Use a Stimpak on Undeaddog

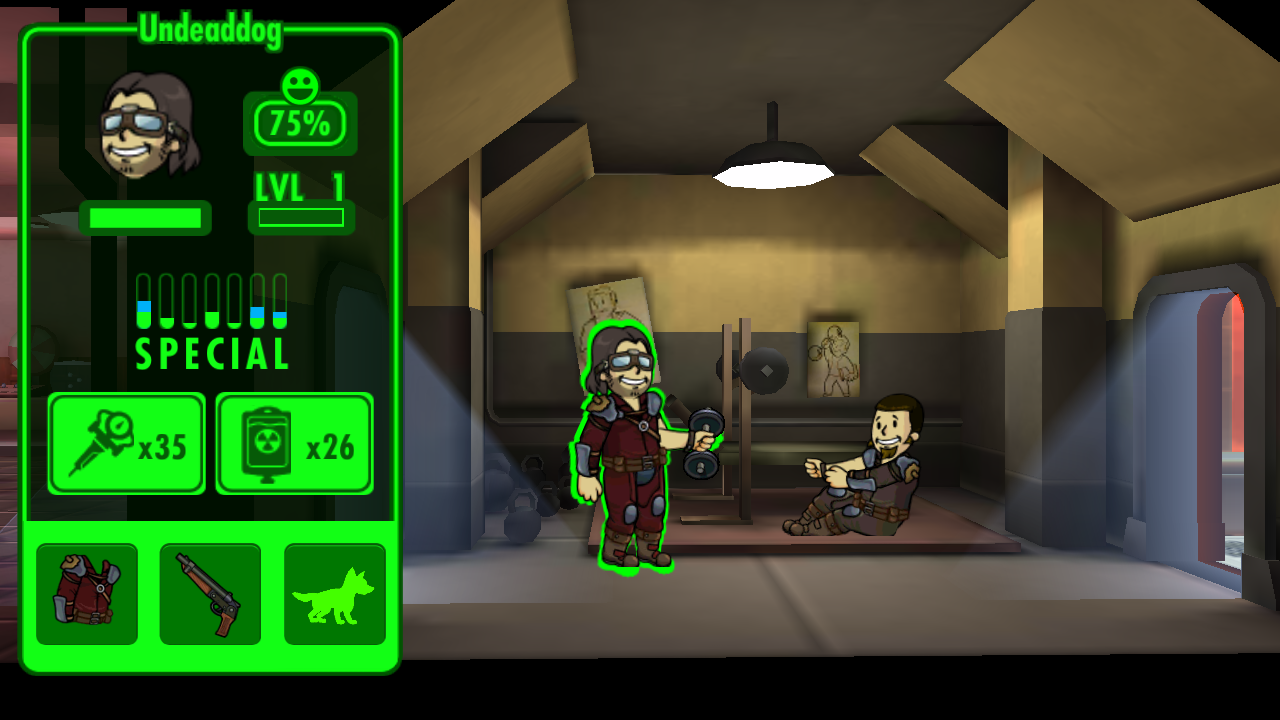tap(127, 443)
